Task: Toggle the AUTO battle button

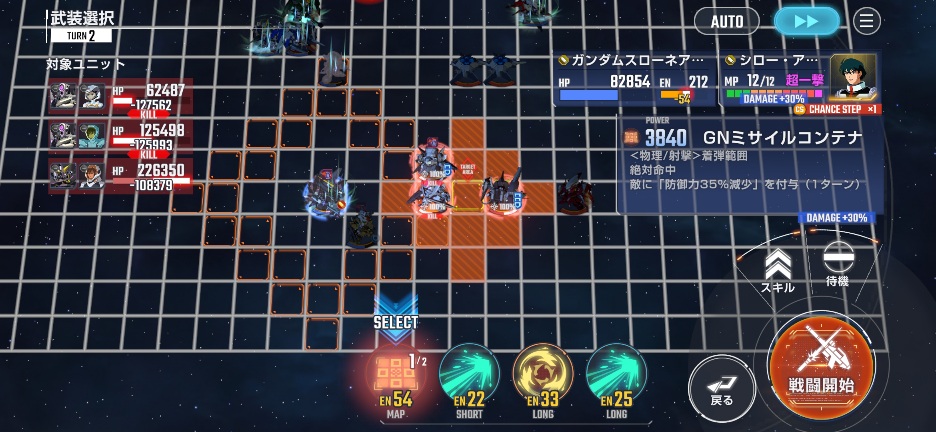Action: (726, 20)
